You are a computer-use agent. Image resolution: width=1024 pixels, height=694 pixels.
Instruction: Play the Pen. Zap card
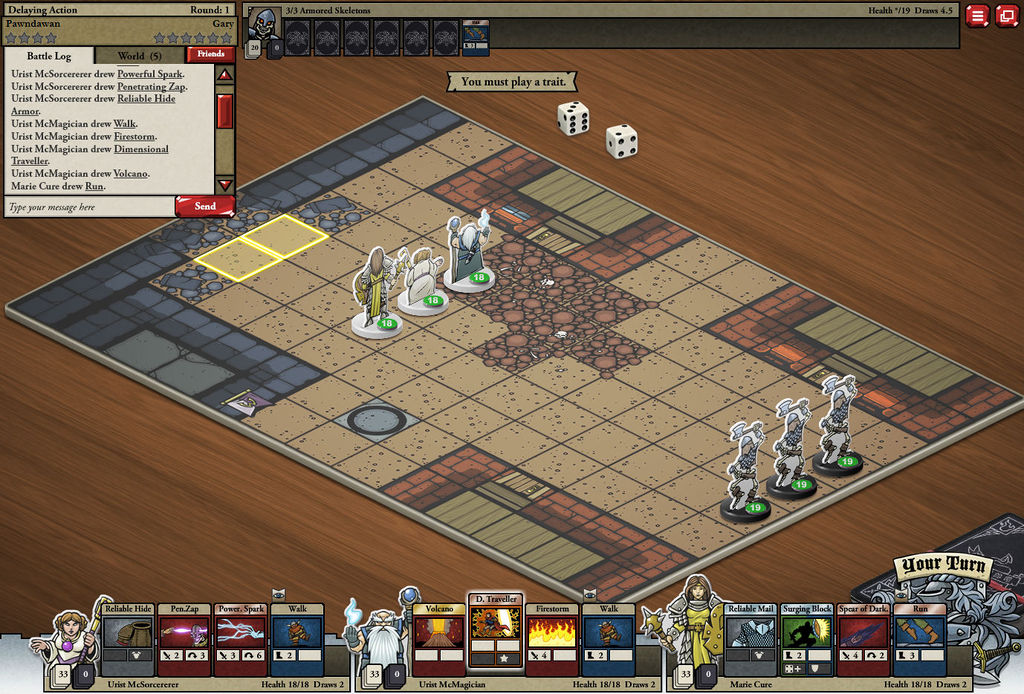[x=183, y=639]
